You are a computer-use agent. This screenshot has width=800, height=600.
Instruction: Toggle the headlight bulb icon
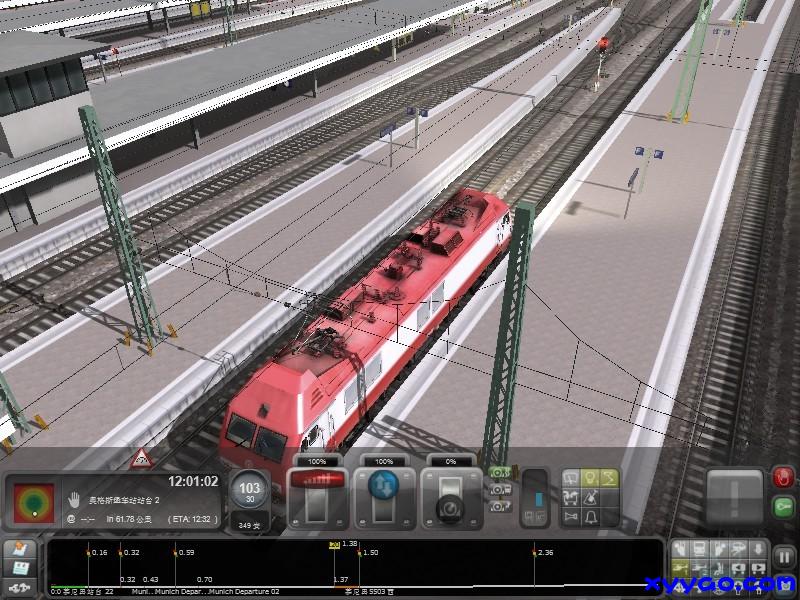pos(588,478)
